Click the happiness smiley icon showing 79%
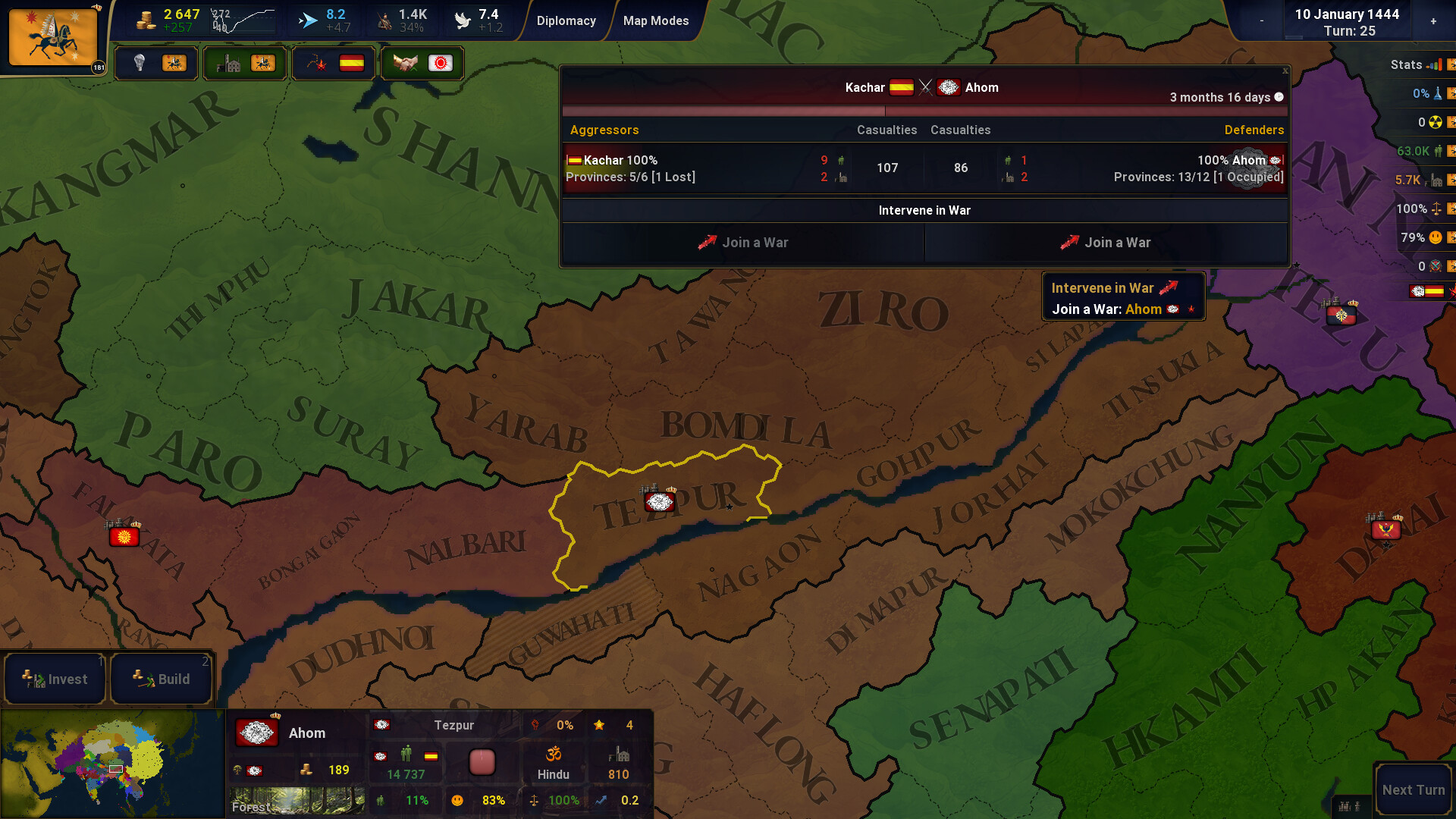This screenshot has width=1456, height=819. click(1436, 237)
